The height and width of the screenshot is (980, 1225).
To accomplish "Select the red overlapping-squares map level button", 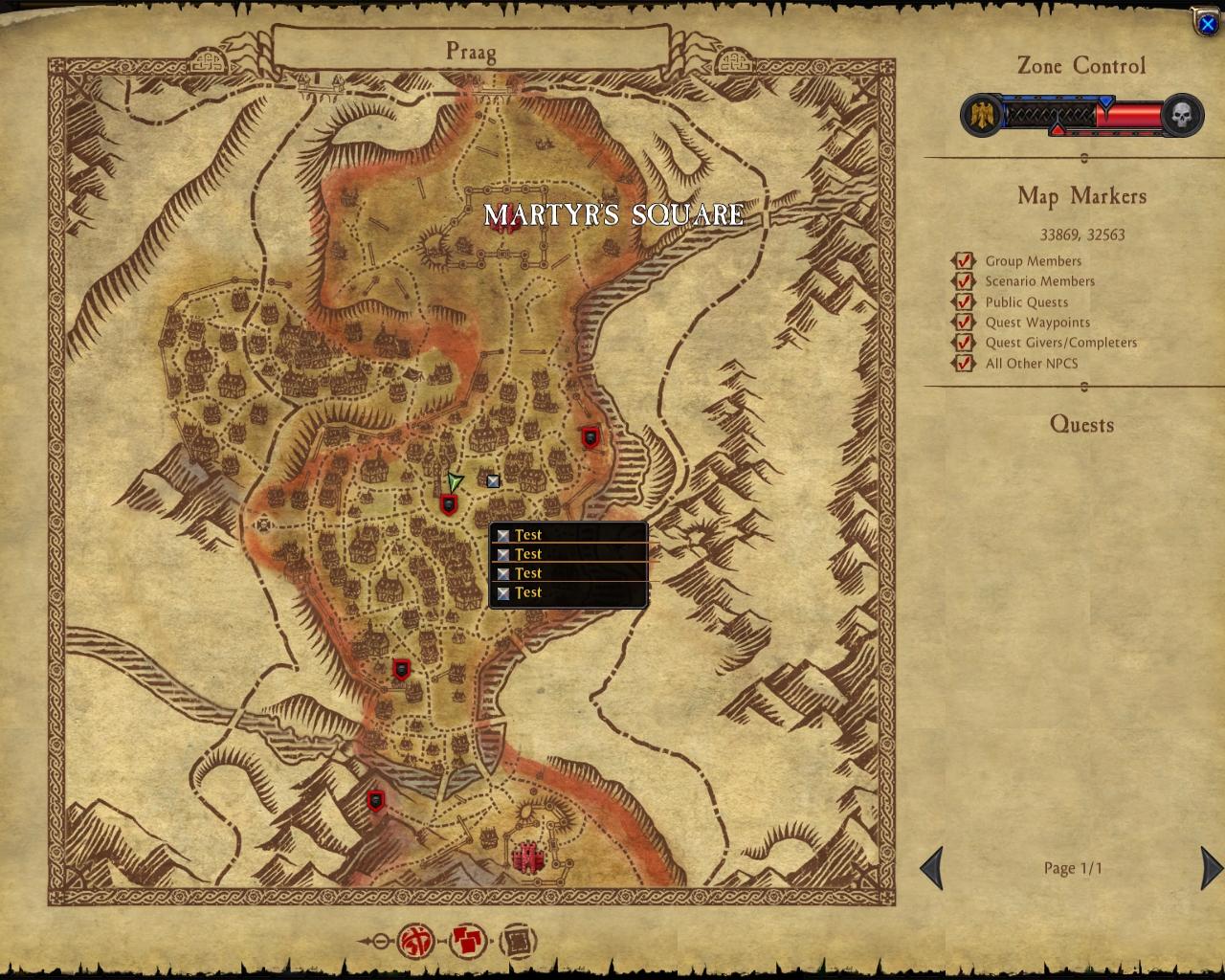I will pos(467,942).
